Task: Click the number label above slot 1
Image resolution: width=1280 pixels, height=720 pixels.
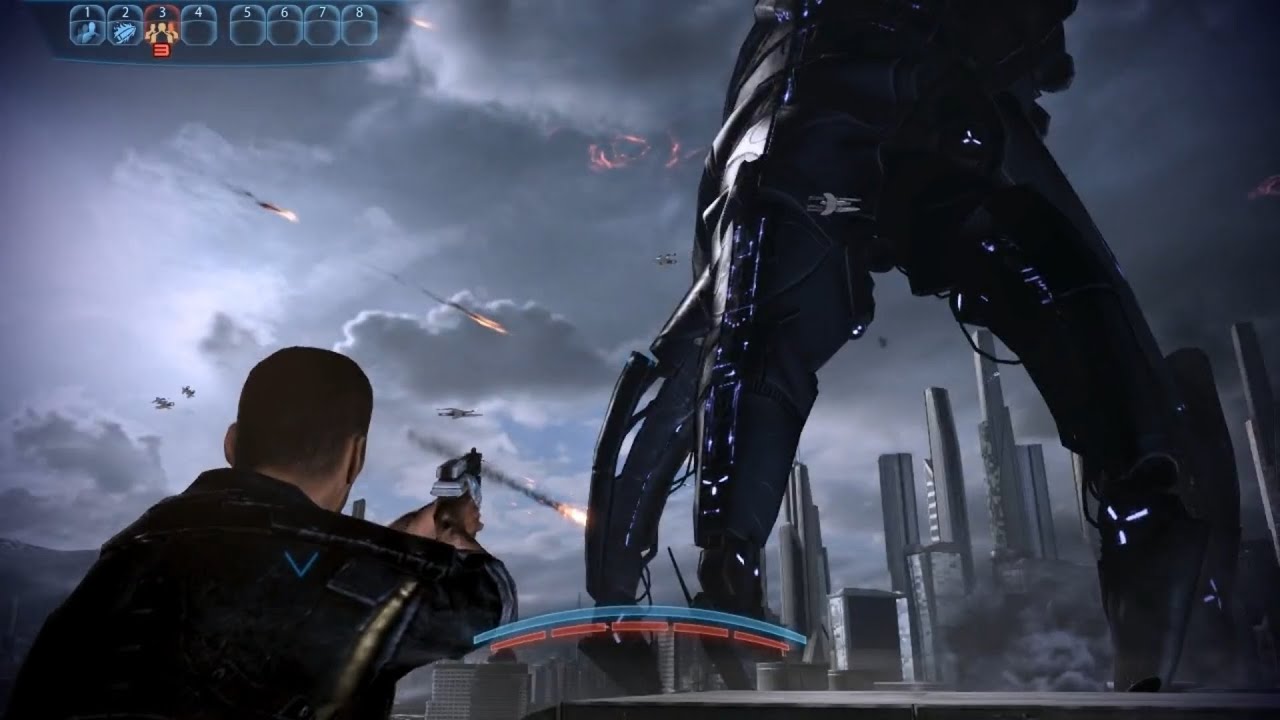Action: (x=87, y=10)
